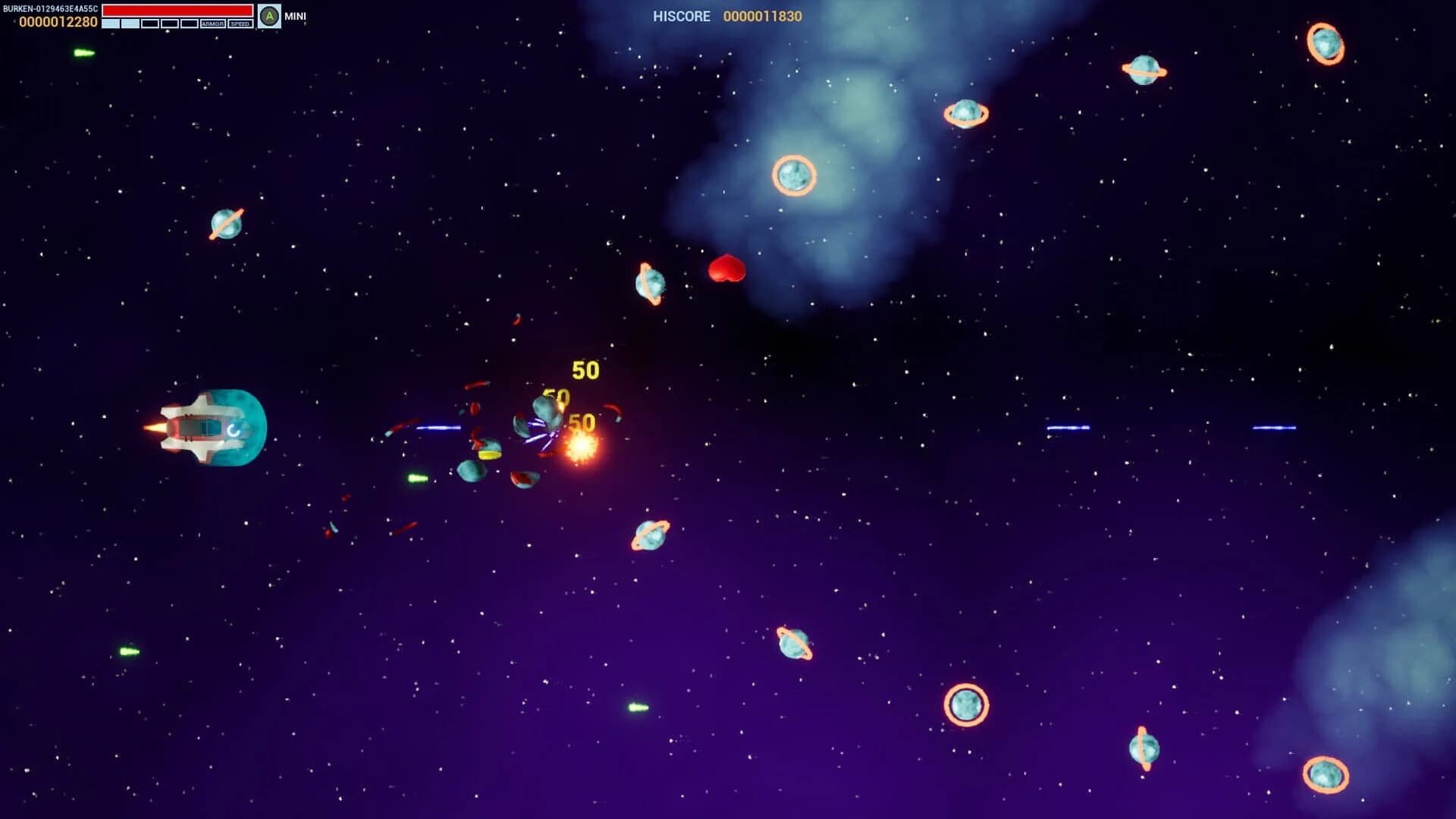
Task: Click the hiscore value 0000011830
Action: click(763, 16)
